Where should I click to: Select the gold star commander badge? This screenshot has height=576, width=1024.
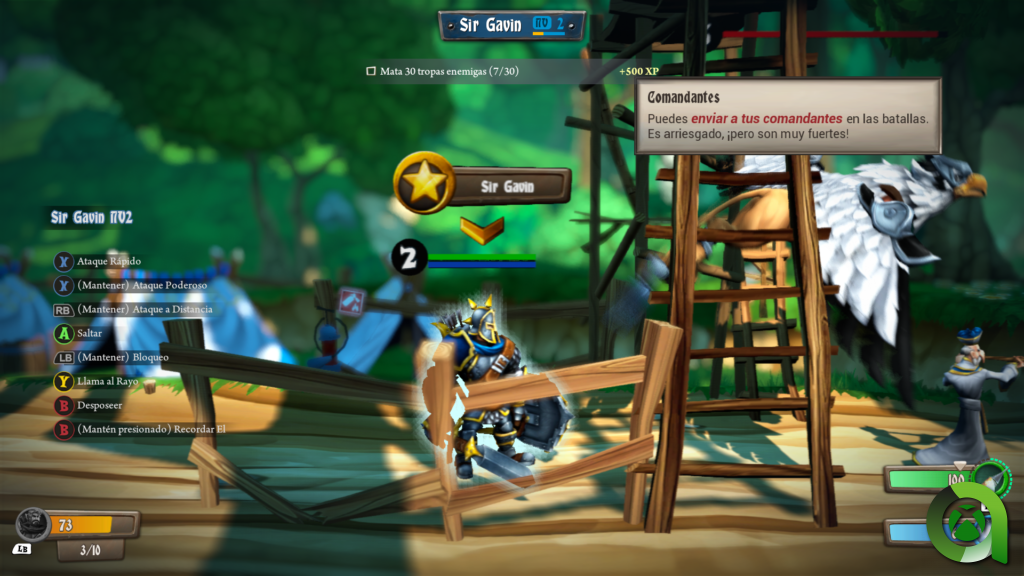(425, 183)
